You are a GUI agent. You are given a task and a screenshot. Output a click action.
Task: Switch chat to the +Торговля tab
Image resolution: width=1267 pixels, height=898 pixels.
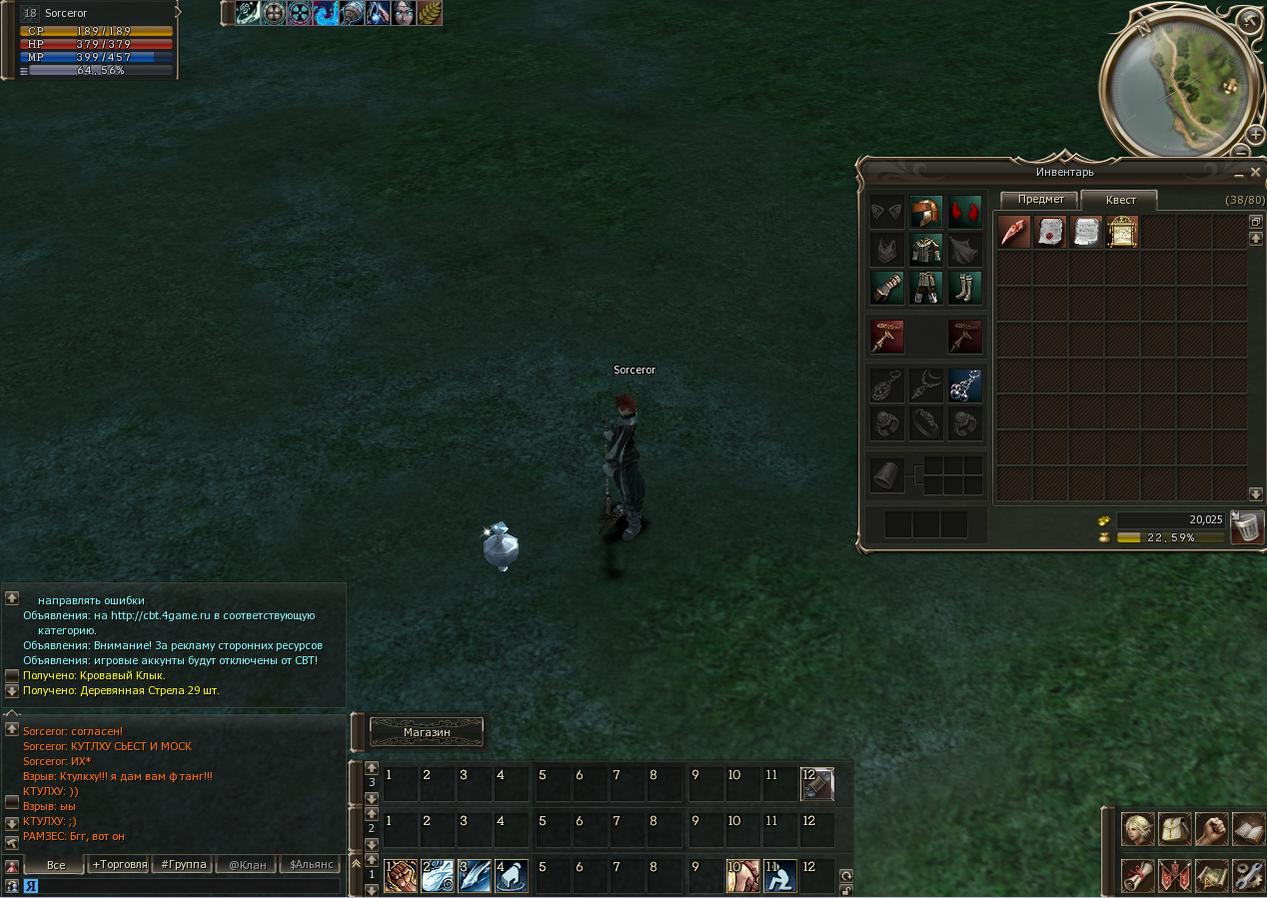(119, 864)
